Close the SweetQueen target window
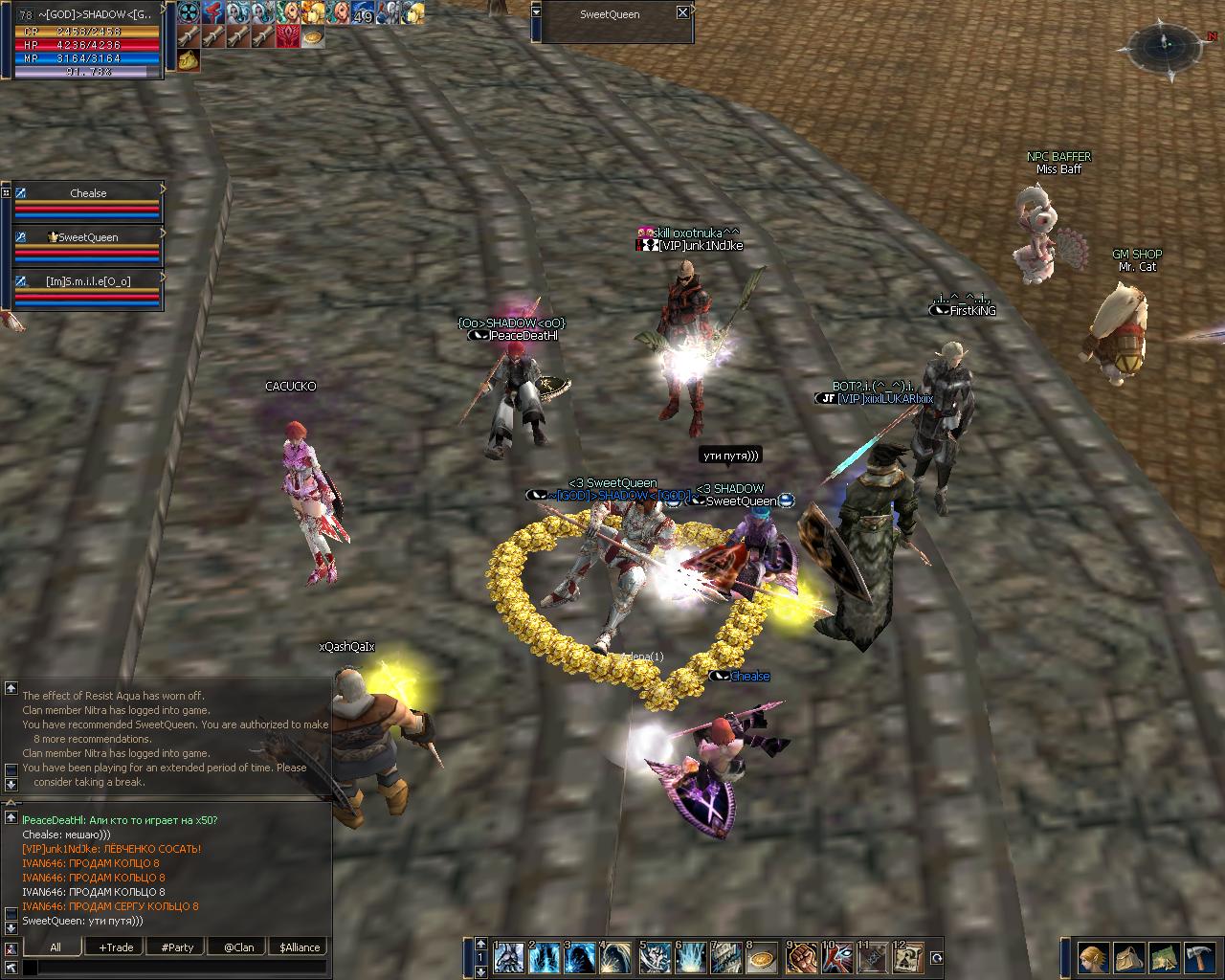This screenshot has width=1225, height=980. pyautogui.click(x=681, y=13)
